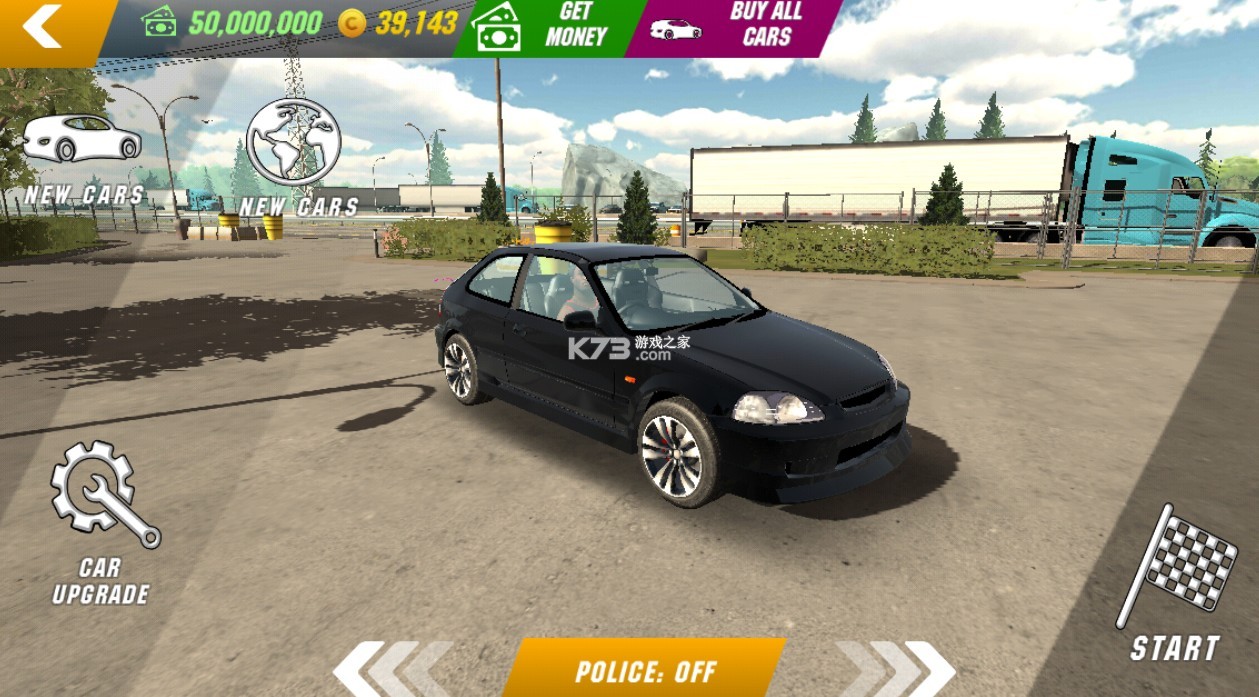Show the next car with right chevrons
The height and width of the screenshot is (697, 1259).
click(x=896, y=669)
